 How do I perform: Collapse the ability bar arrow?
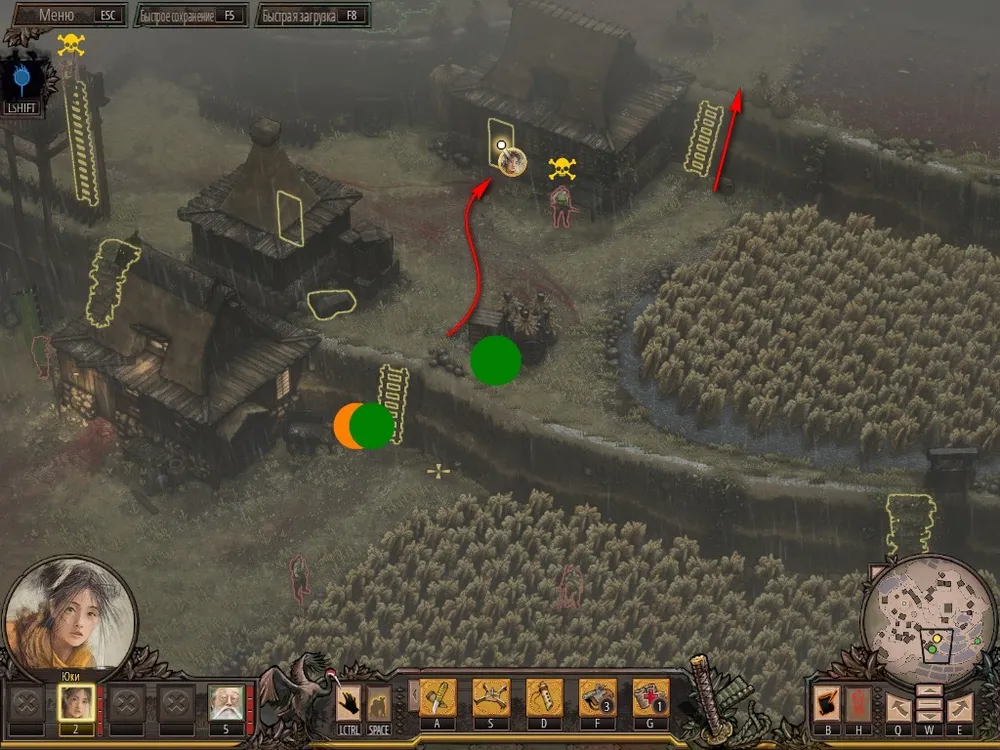(413, 695)
